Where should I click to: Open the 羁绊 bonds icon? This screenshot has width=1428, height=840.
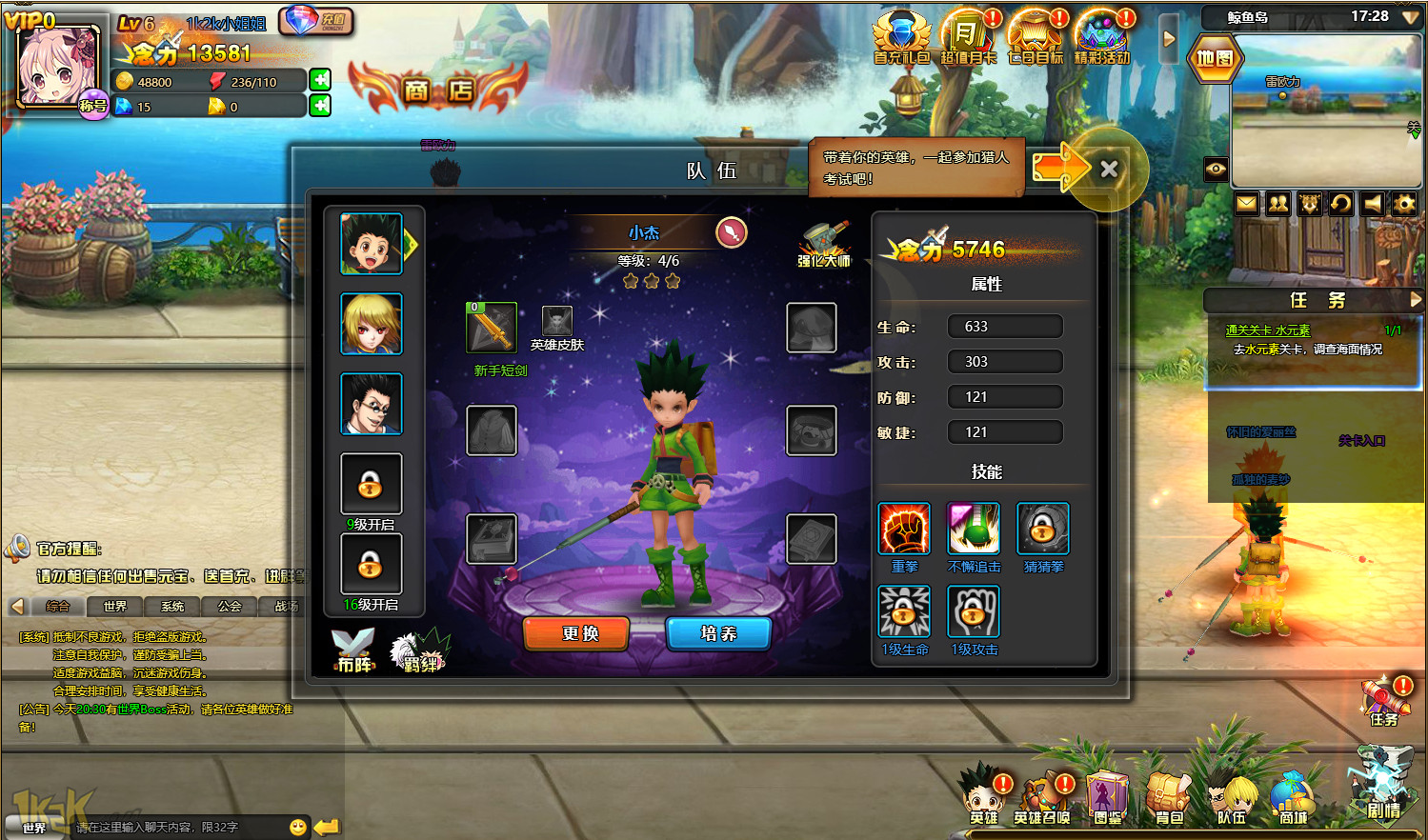[419, 650]
